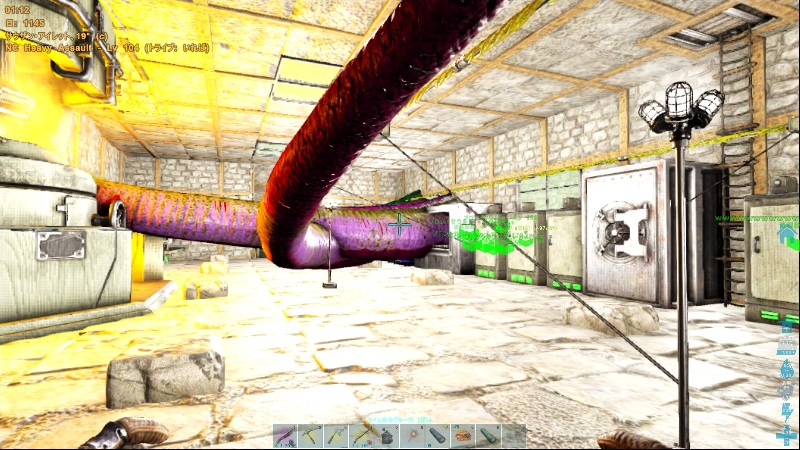
Task: Pick the dark gray cylinder hotbar item
Action: pos(437,436)
